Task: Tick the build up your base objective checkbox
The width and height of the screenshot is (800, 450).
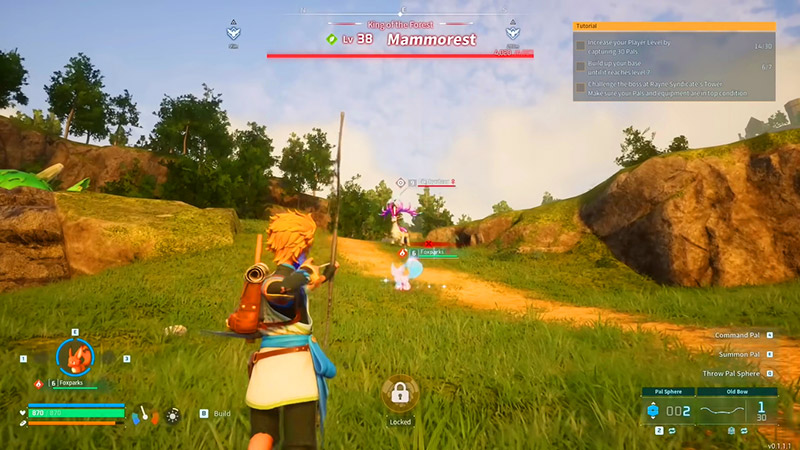Action: pyautogui.click(x=579, y=67)
